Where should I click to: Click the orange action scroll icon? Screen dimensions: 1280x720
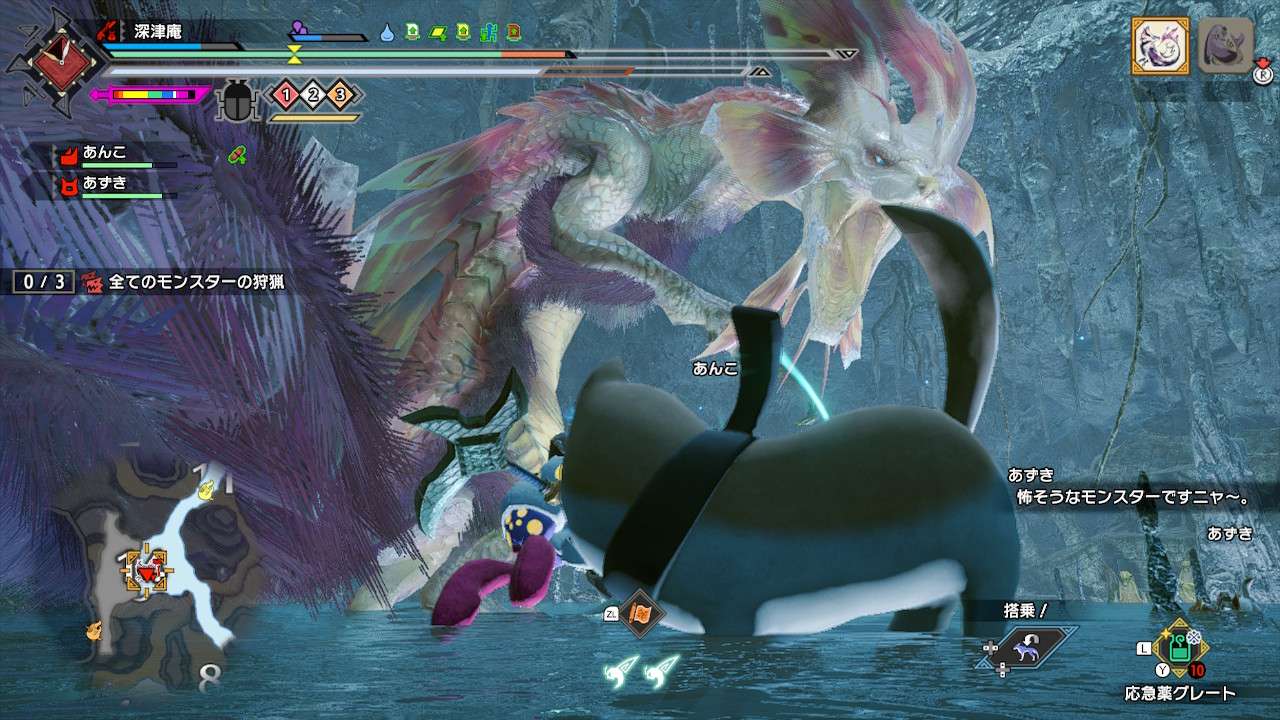(640, 613)
